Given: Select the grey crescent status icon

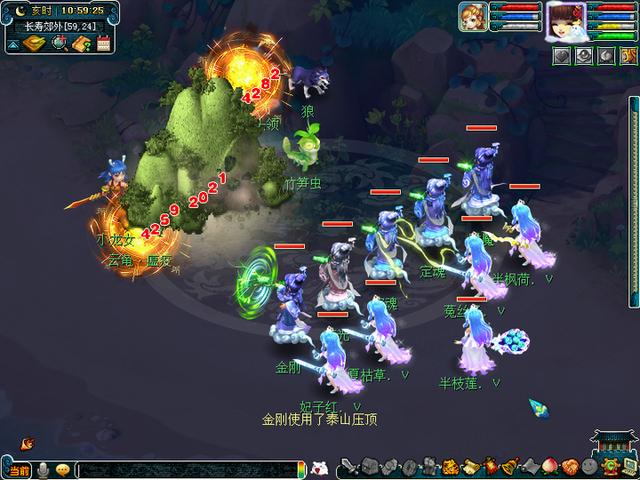Looking at the screenshot, I should pyautogui.click(x=606, y=56).
